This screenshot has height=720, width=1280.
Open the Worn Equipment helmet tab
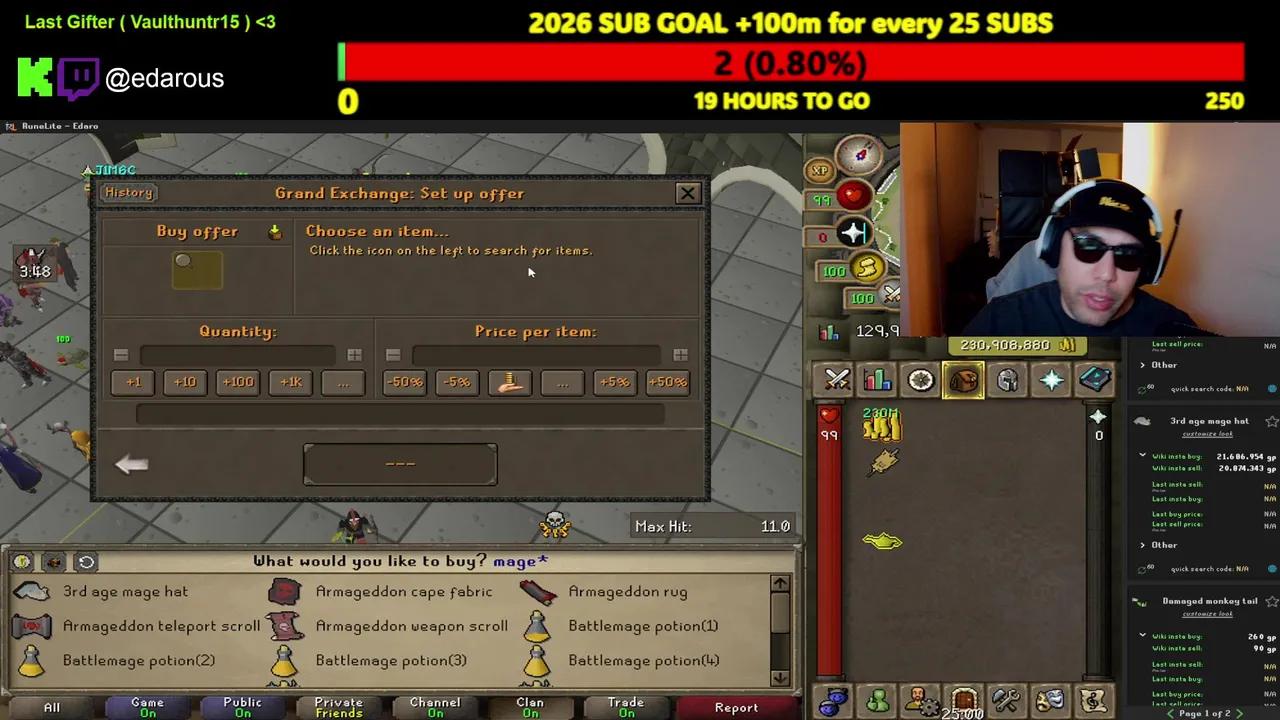tap(1007, 380)
